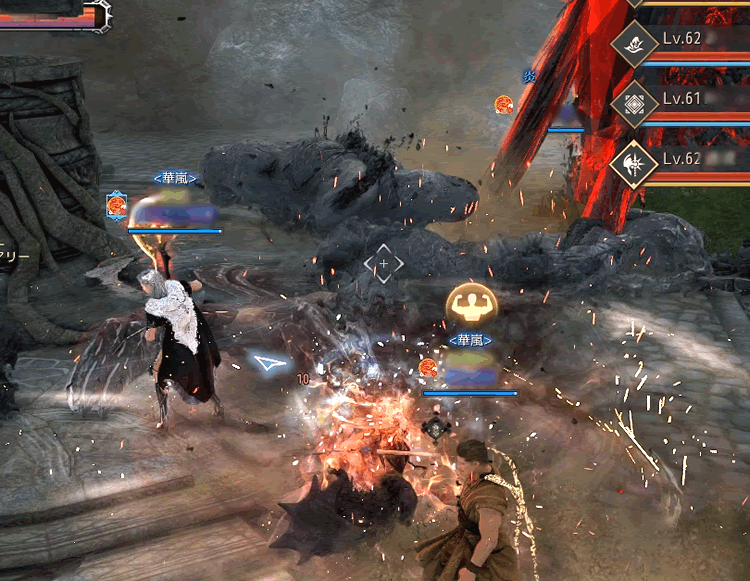Screen dimensions: 750x581
Task: Select the Lv.61 party member with diamond emblem
Action: coord(634,102)
